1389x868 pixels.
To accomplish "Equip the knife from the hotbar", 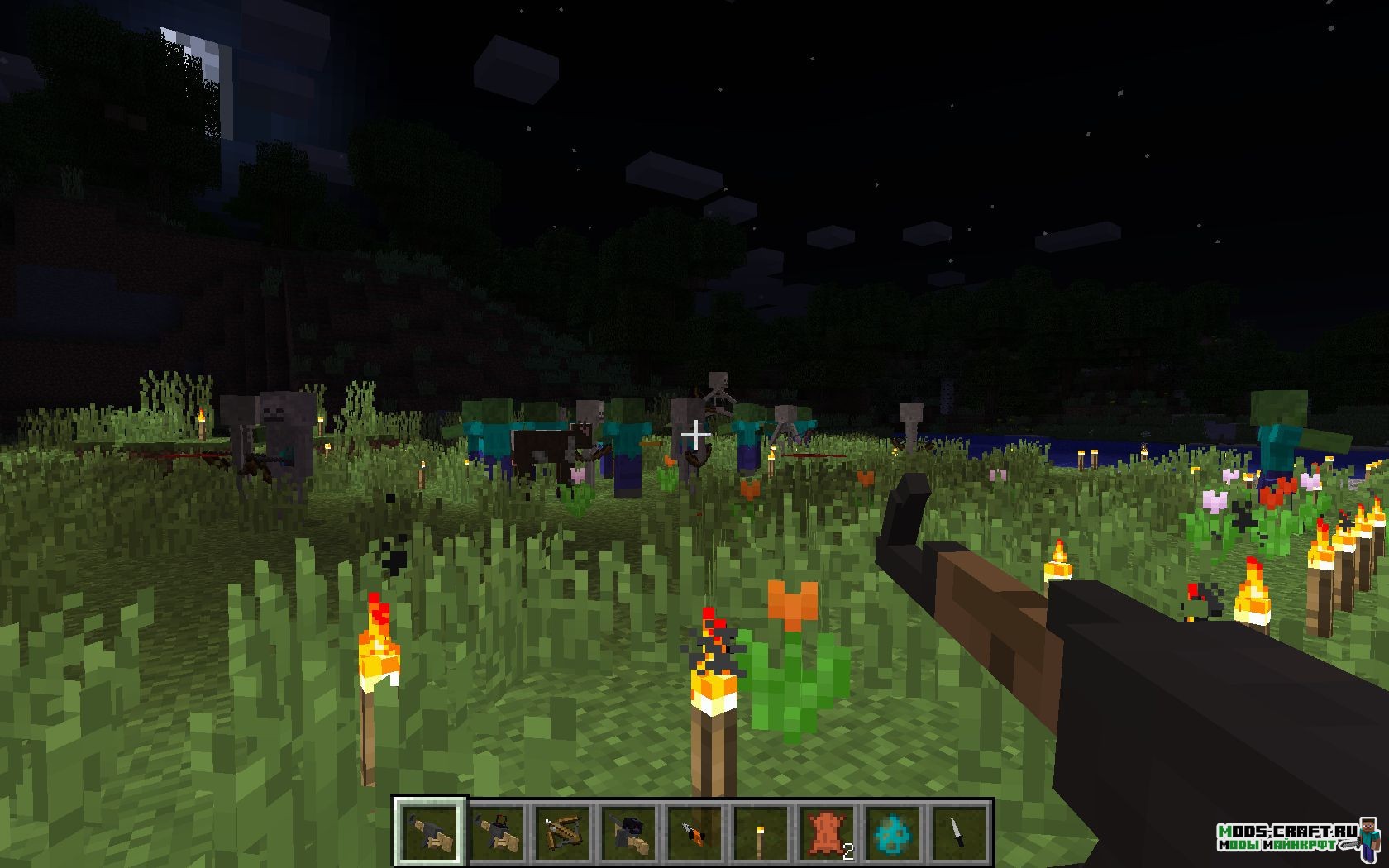I will coord(960,830).
